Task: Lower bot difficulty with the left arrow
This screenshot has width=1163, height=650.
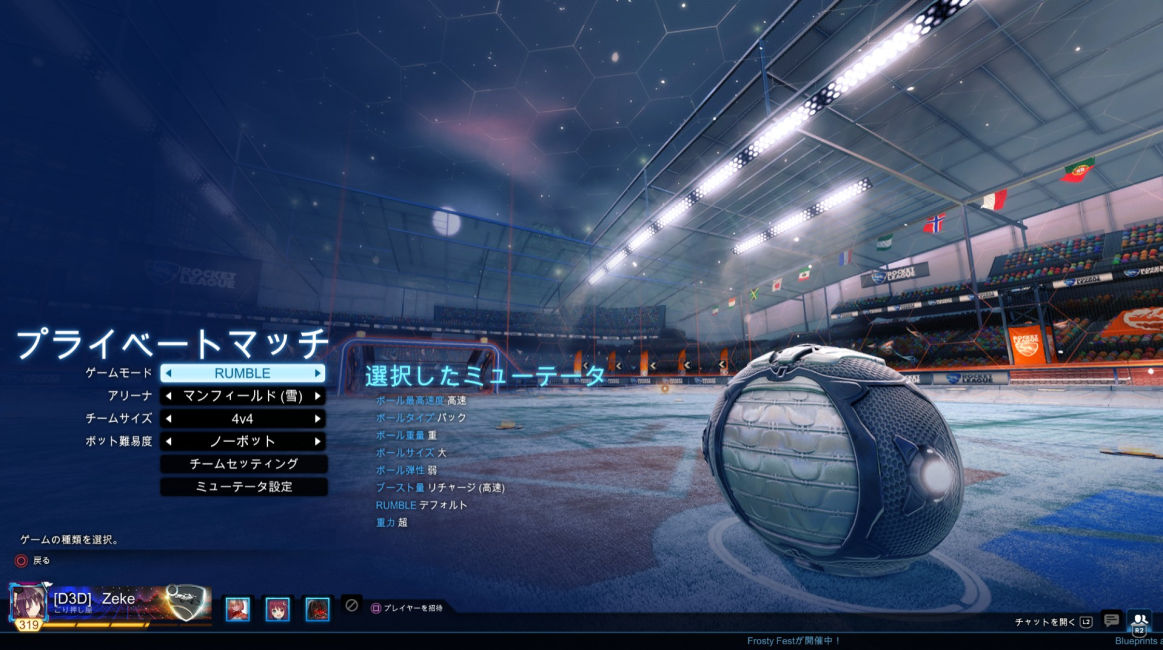Action: (x=169, y=441)
